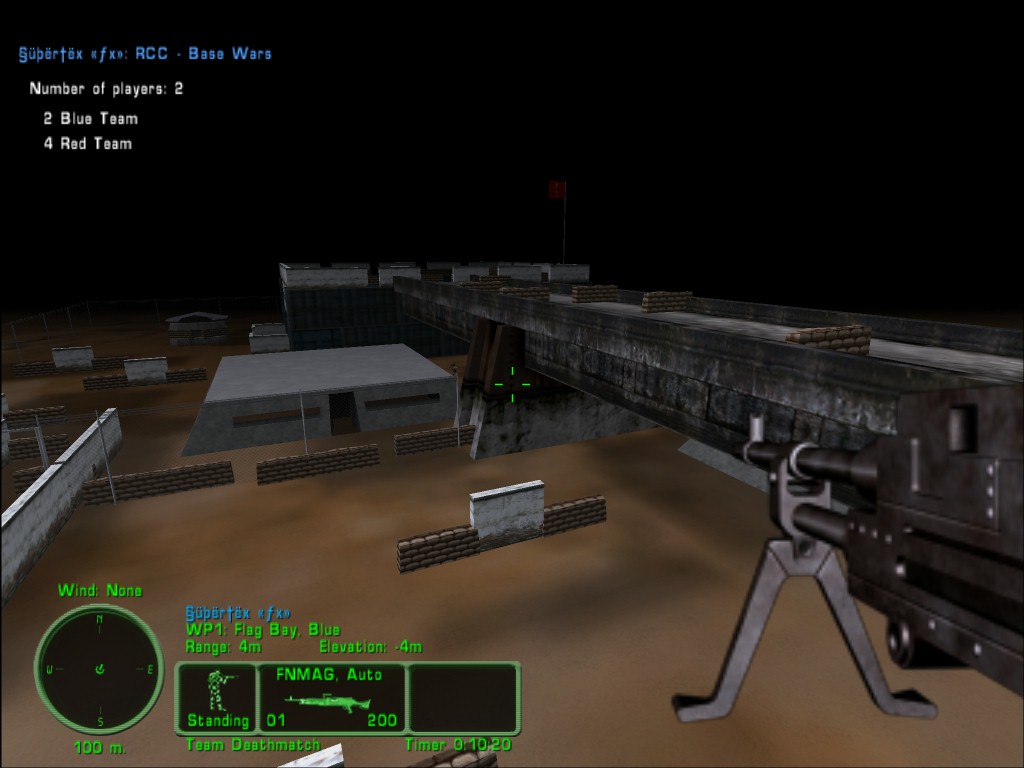
Task: Click the empty panel beside the weapon slot
Action: 463,698
